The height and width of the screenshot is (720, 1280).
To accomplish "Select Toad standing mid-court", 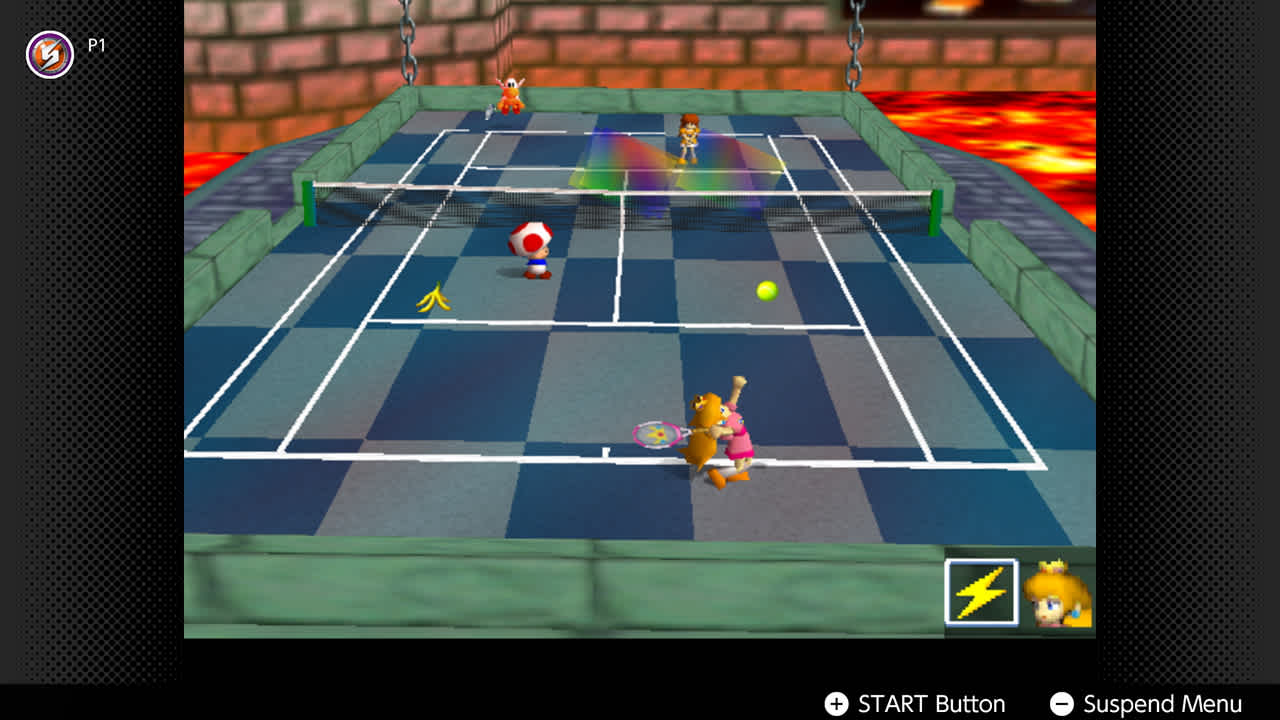I will (x=529, y=250).
